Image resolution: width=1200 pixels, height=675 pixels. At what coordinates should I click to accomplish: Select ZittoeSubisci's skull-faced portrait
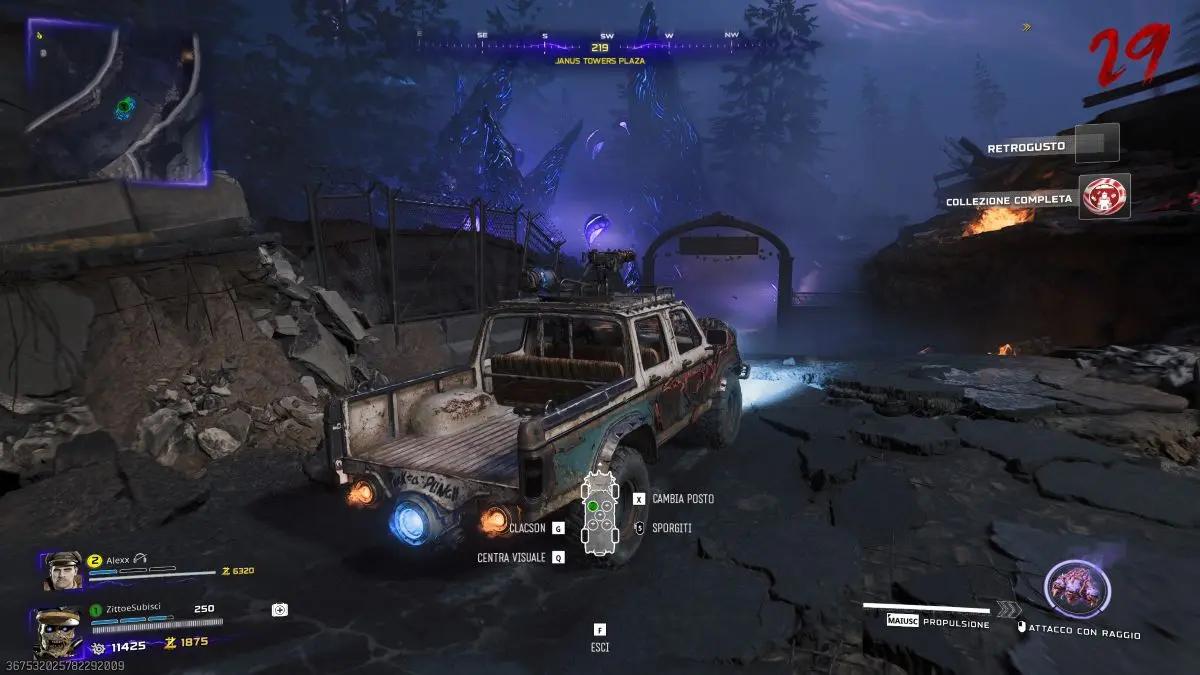pyautogui.click(x=58, y=630)
